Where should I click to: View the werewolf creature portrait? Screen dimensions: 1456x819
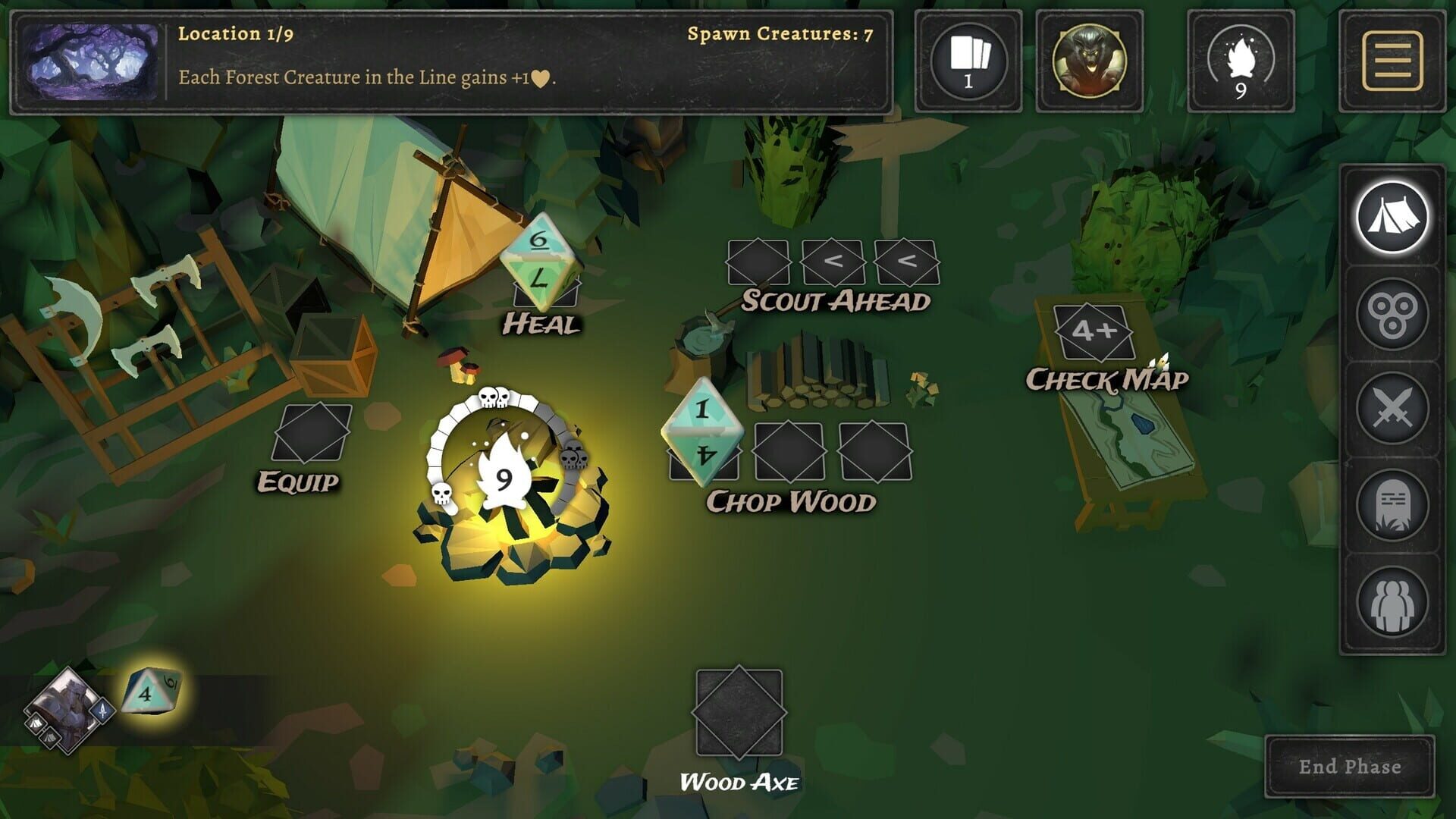tap(1090, 61)
